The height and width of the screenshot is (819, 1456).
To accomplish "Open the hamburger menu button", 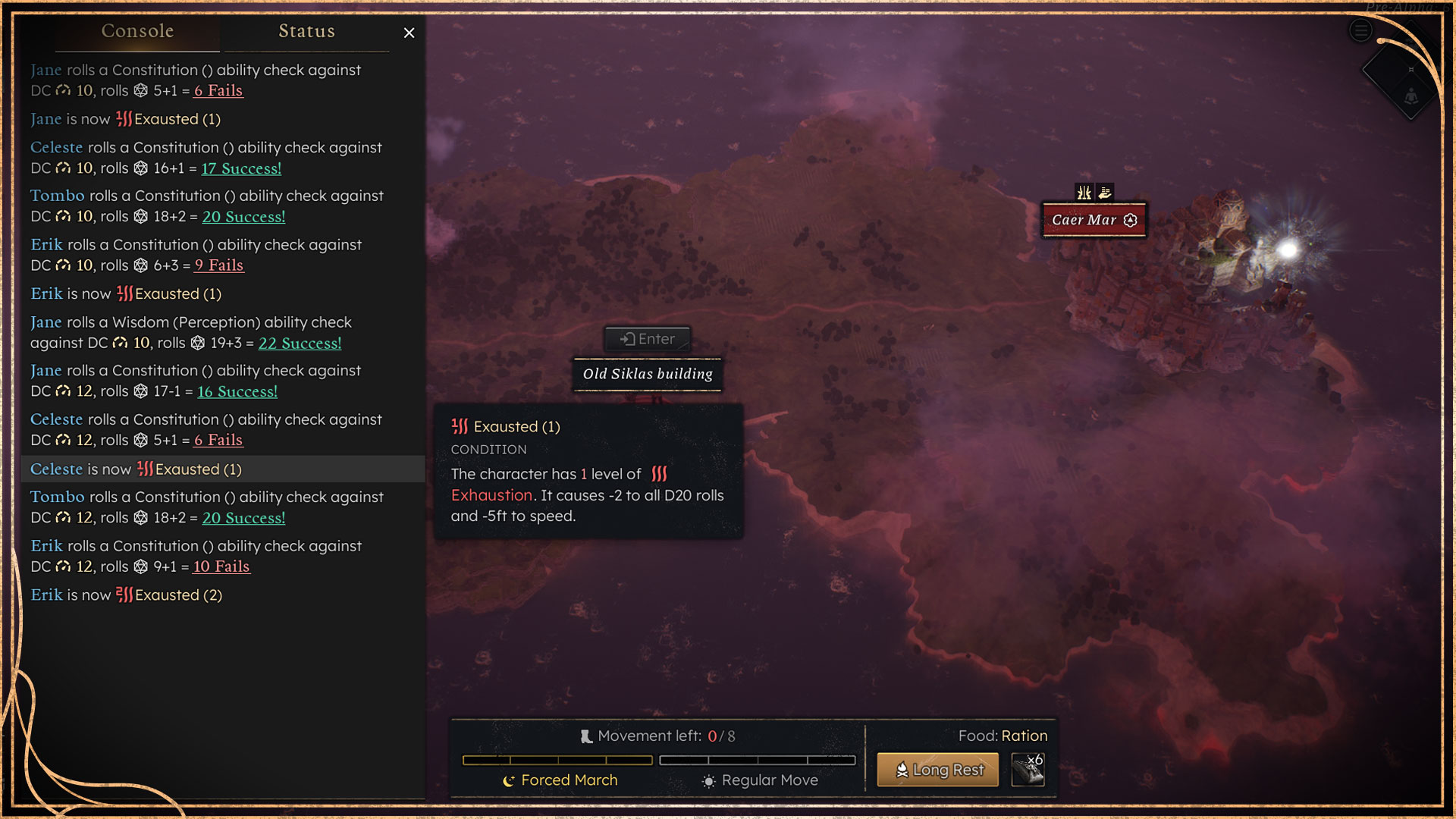I will [1360, 31].
